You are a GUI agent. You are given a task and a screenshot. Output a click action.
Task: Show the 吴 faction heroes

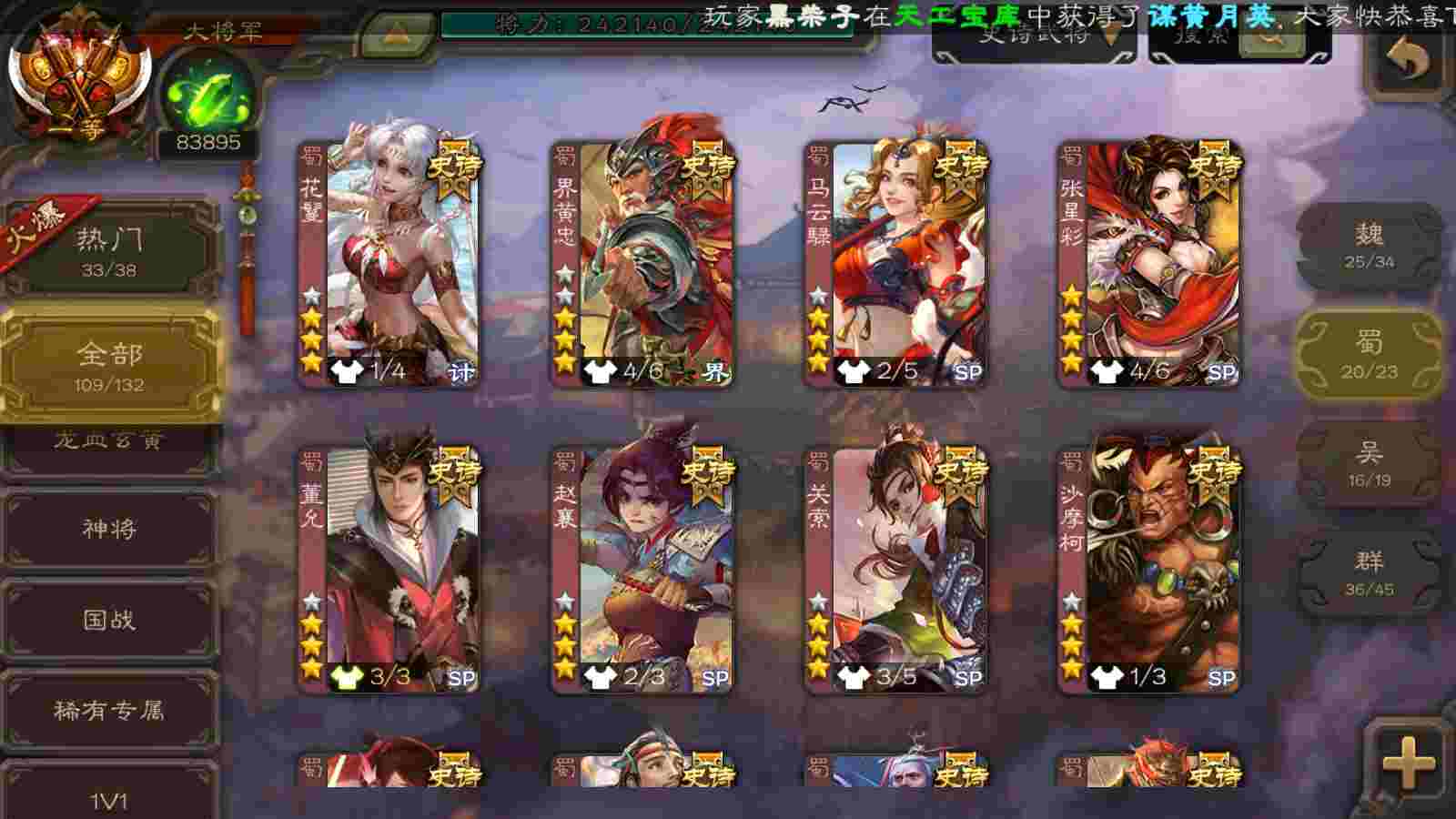click(x=1369, y=464)
